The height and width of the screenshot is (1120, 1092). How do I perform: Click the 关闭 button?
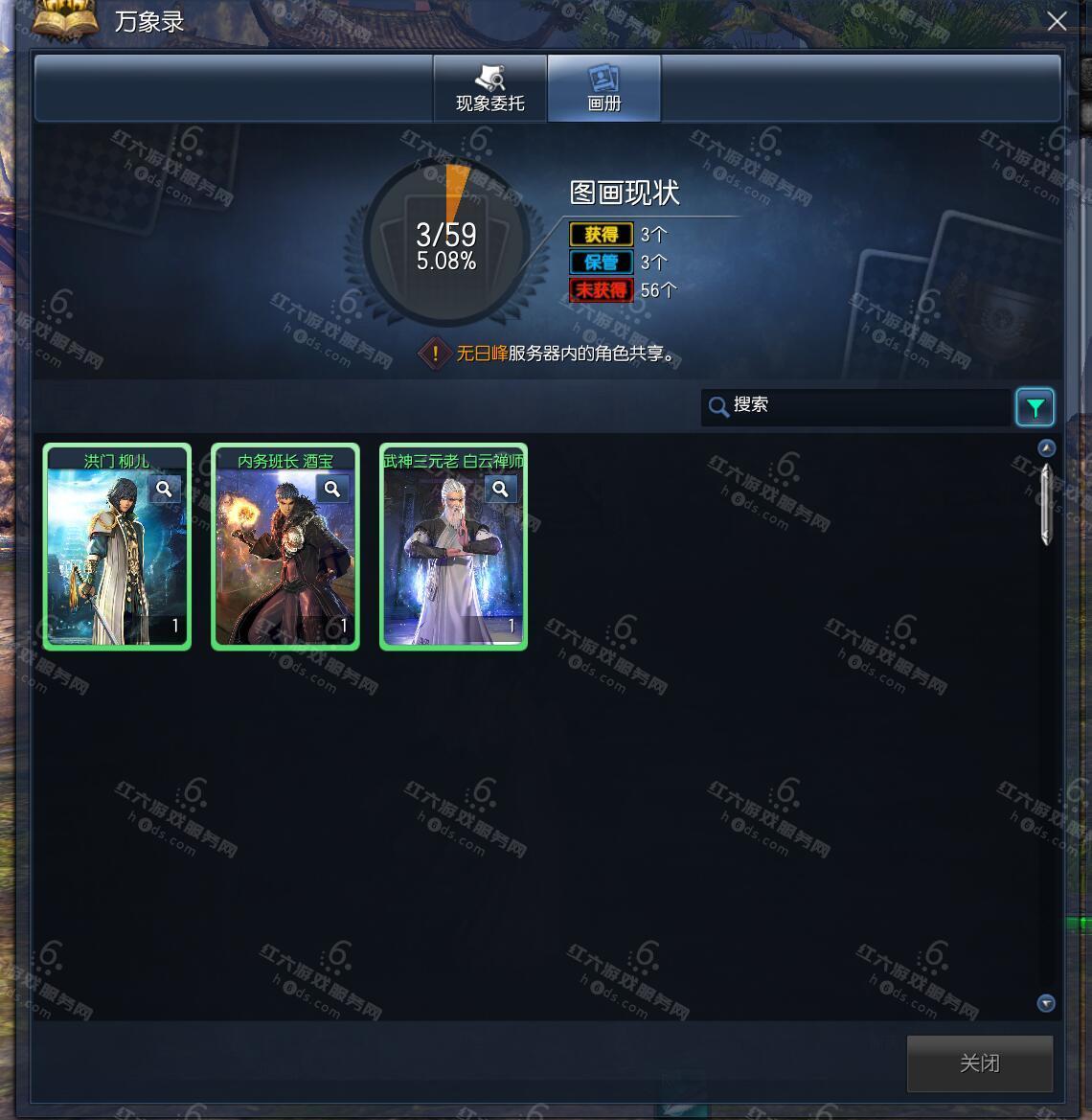click(979, 1063)
